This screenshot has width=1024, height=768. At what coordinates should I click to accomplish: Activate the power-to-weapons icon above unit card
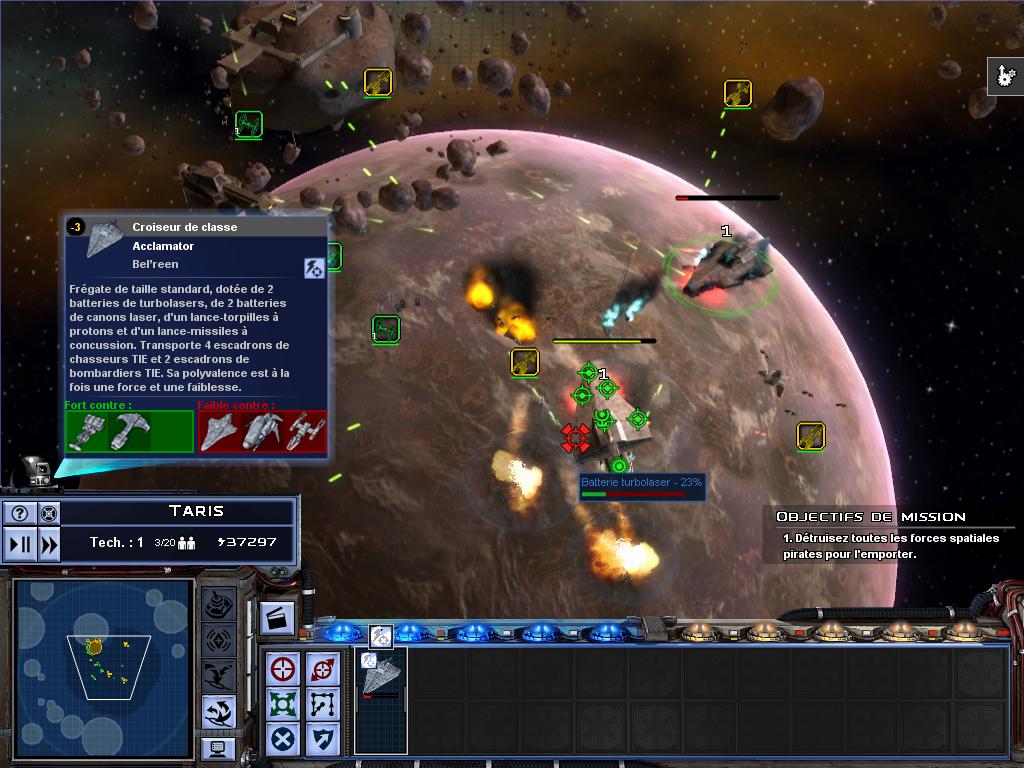[x=380, y=636]
